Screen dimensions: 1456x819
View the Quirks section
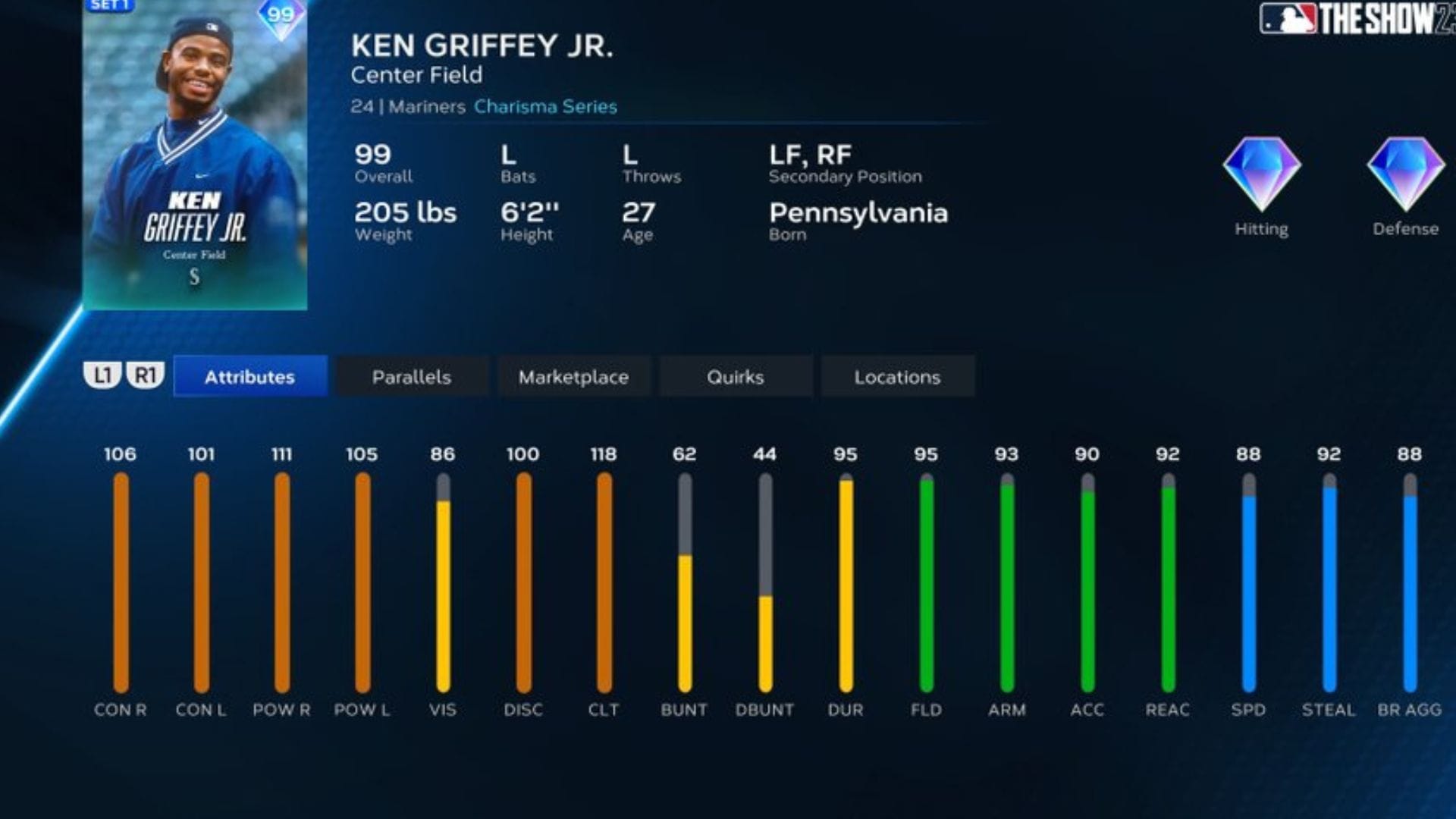click(735, 376)
